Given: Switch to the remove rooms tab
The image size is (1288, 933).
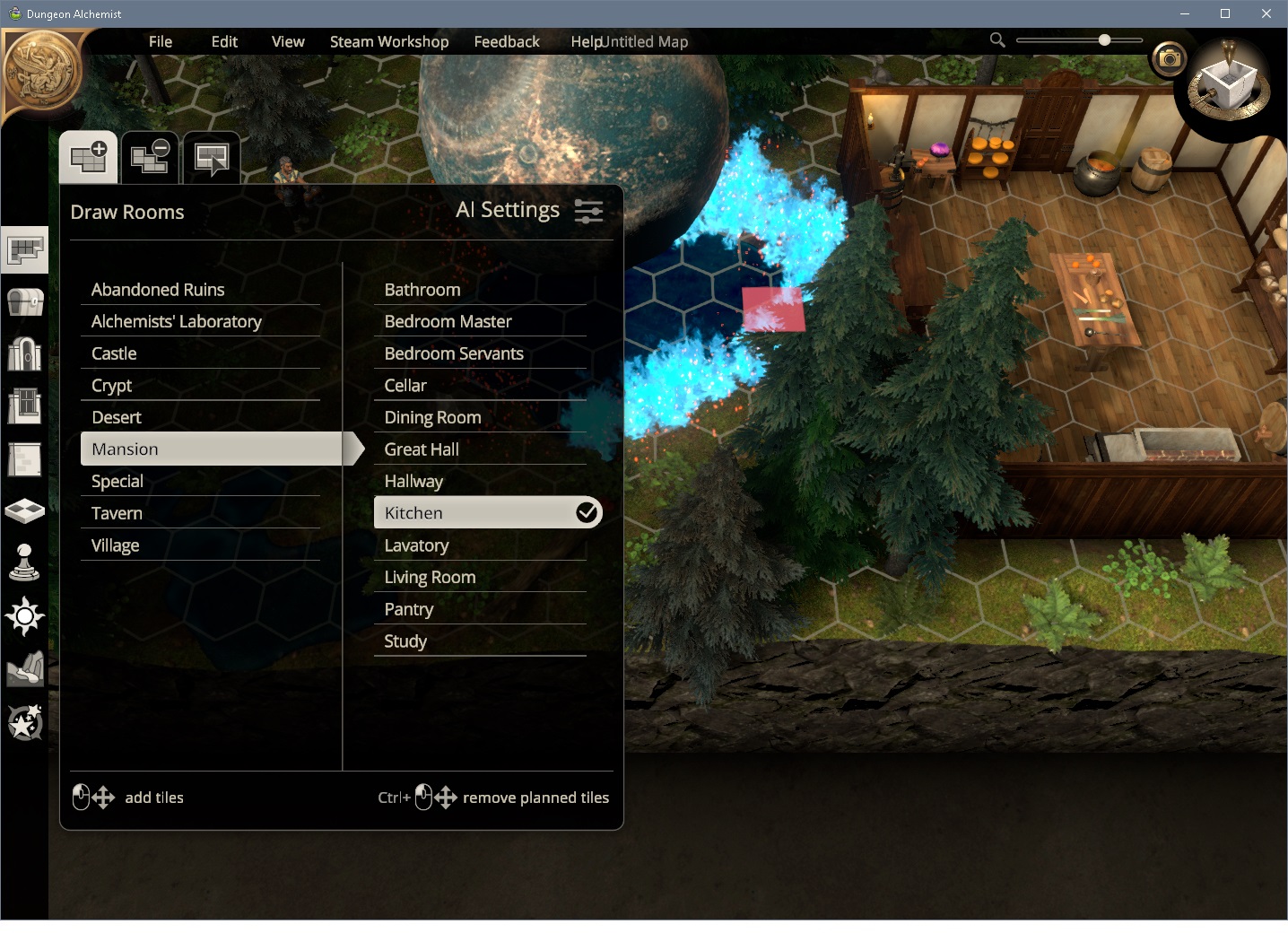Looking at the screenshot, I should pos(150,158).
